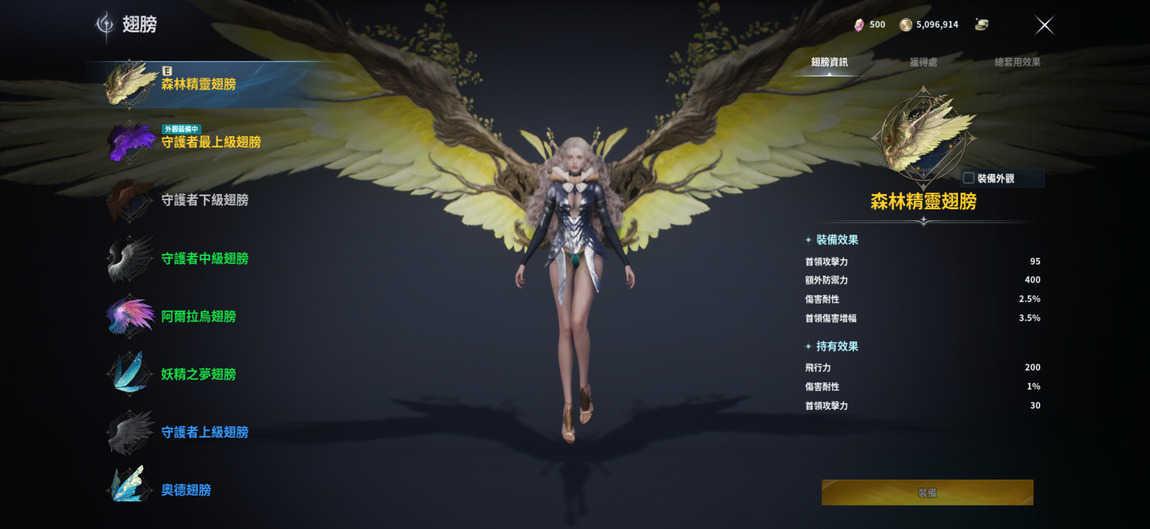Select the 阿爾拉烏翅膀 wings entry
Image resolution: width=1150 pixels, height=529 pixels.
(198, 316)
